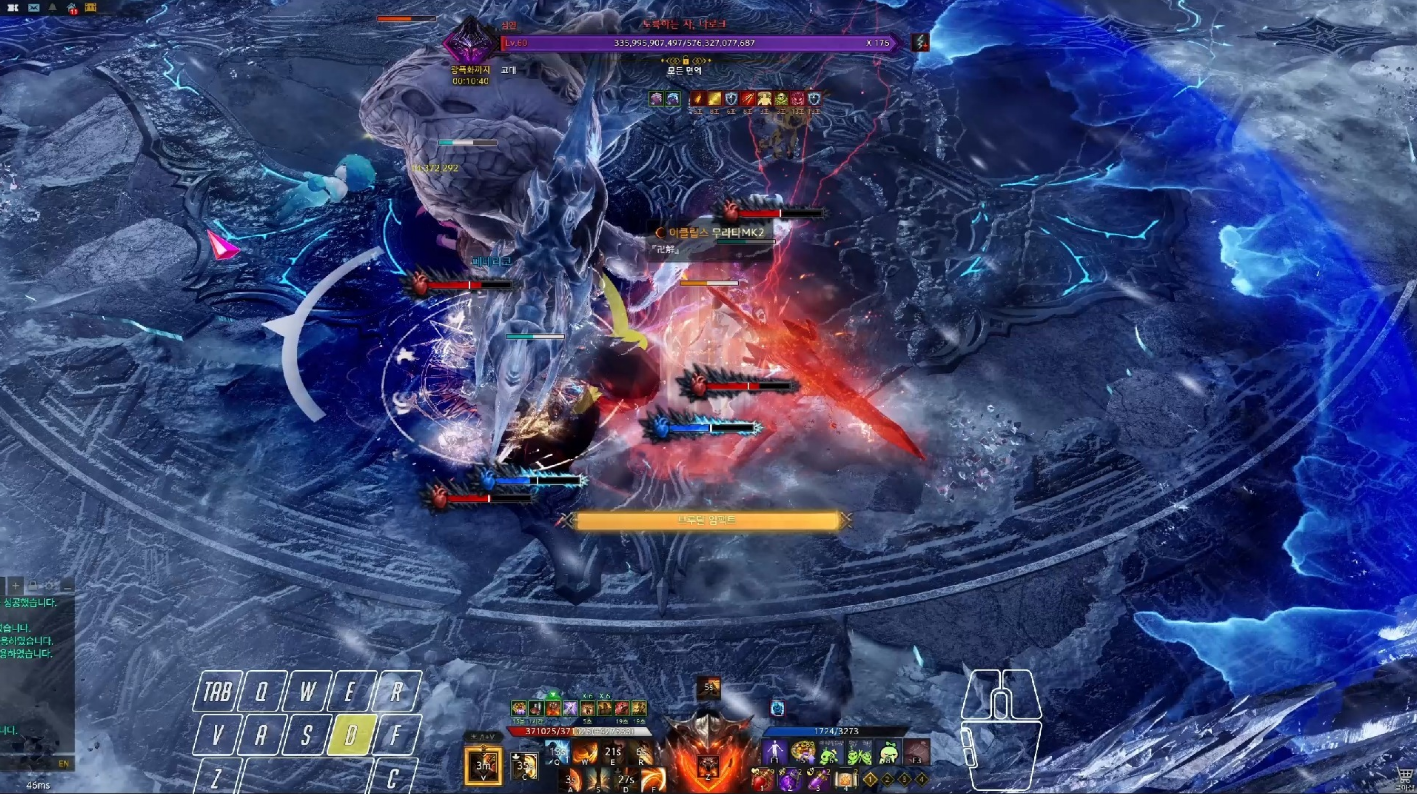The height and width of the screenshot is (794, 1417).
Task: Open the stronghold house icon with red badge
Action: pyautogui.click(x=72, y=7)
